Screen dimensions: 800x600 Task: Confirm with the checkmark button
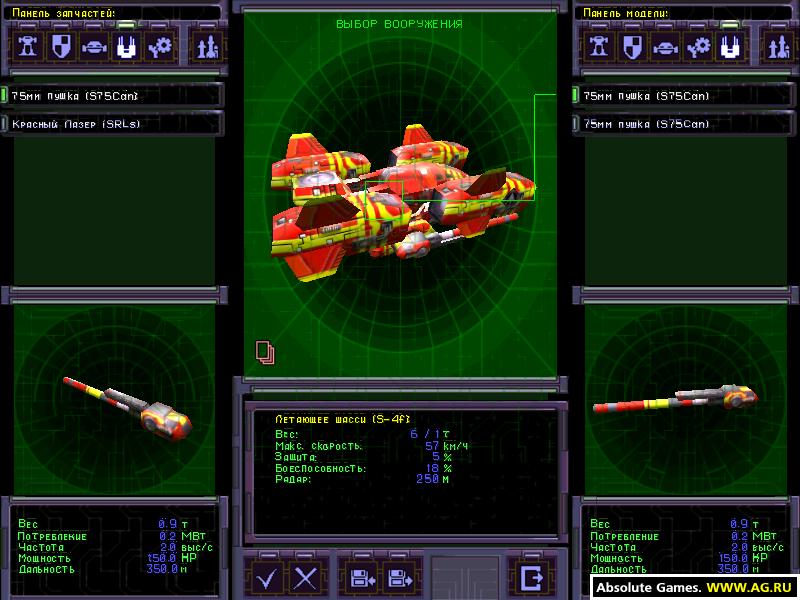click(x=266, y=577)
